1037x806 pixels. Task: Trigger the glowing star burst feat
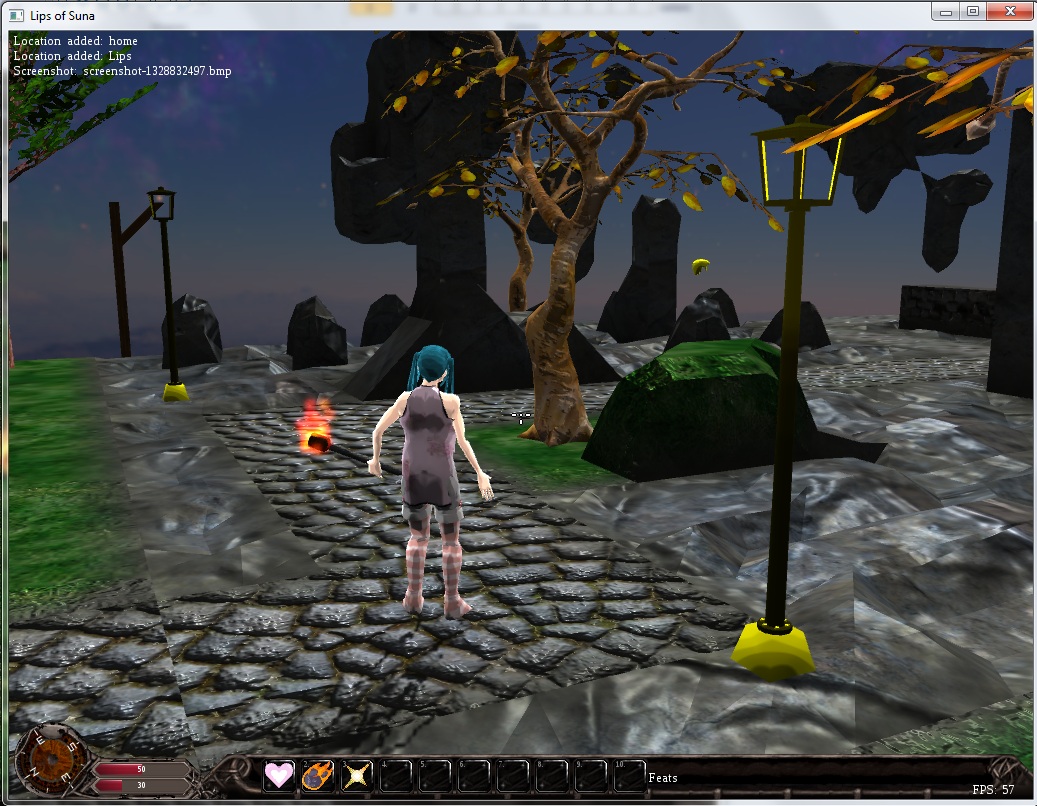tap(357, 775)
